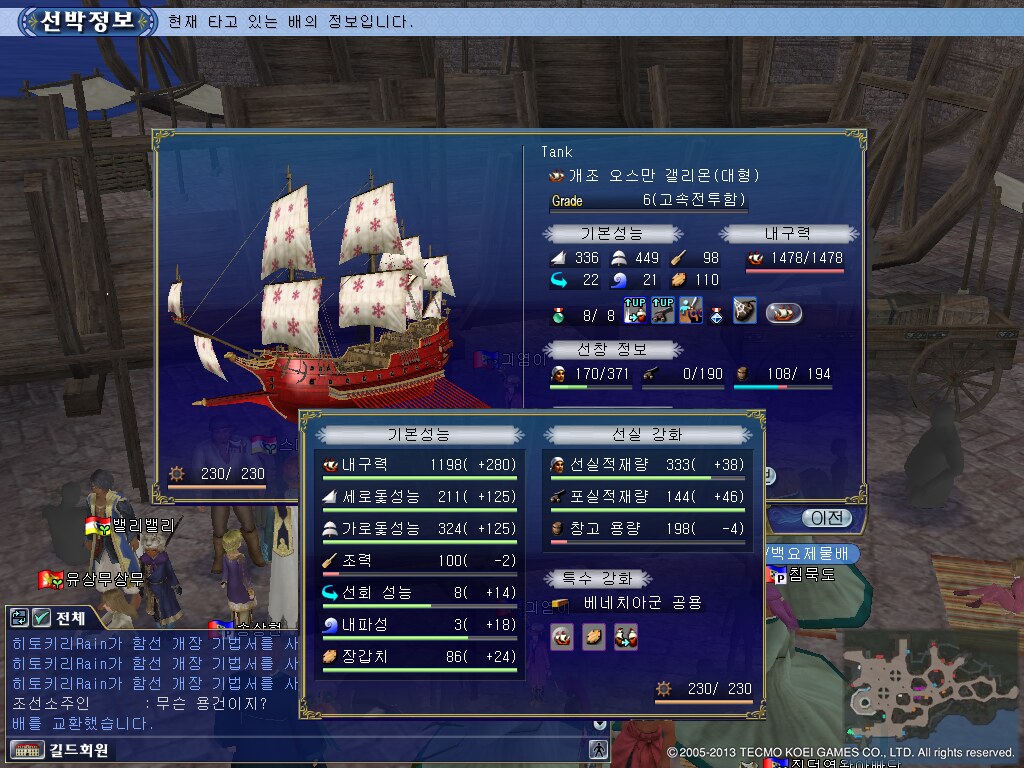Open the 길드회원 guild member building button
Image resolution: width=1024 pixels, height=768 pixels.
click(x=60, y=749)
